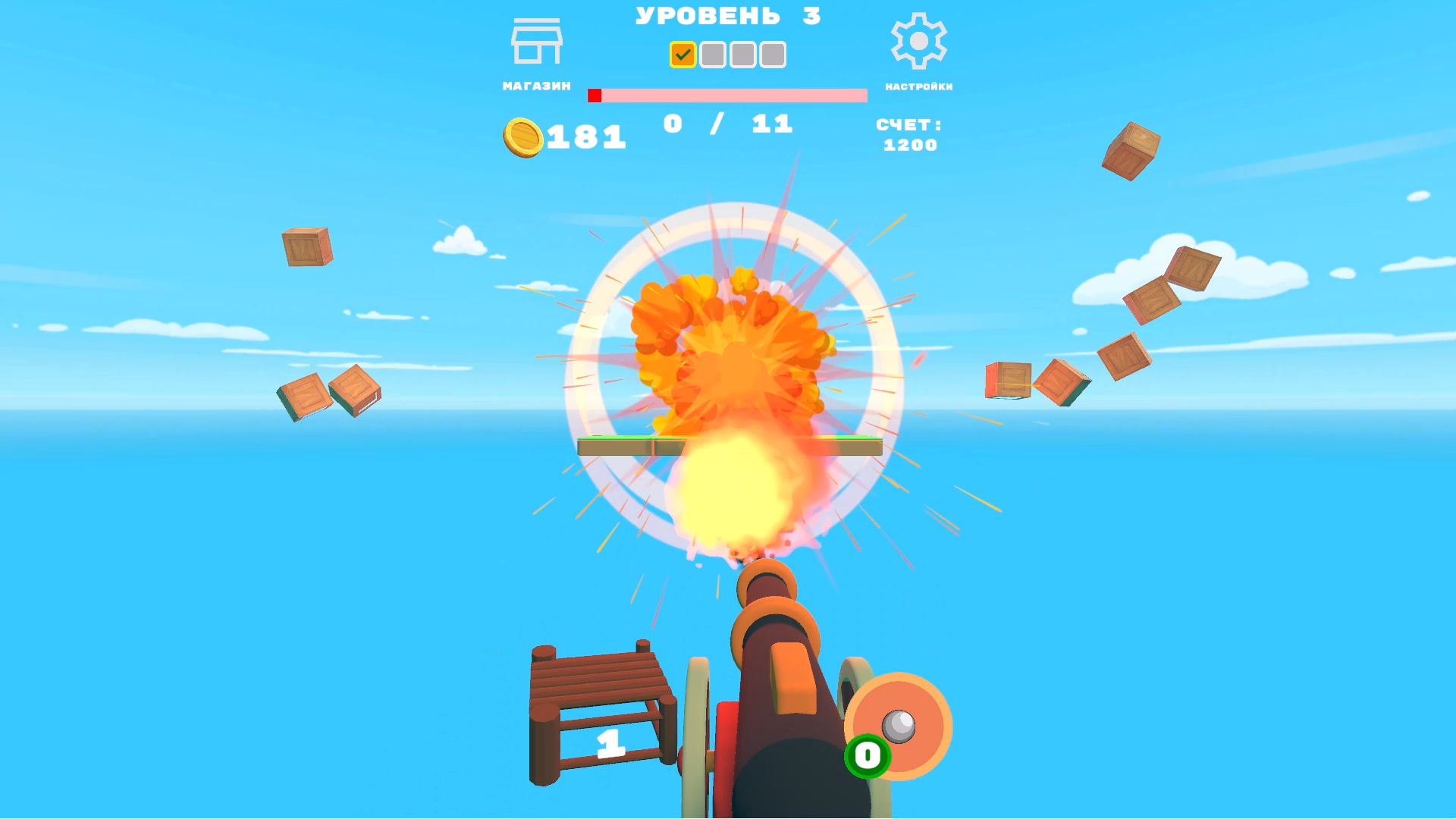Click the УРОВЕНЬ 3 level label
This screenshot has height=819, width=1456.
pos(726,15)
